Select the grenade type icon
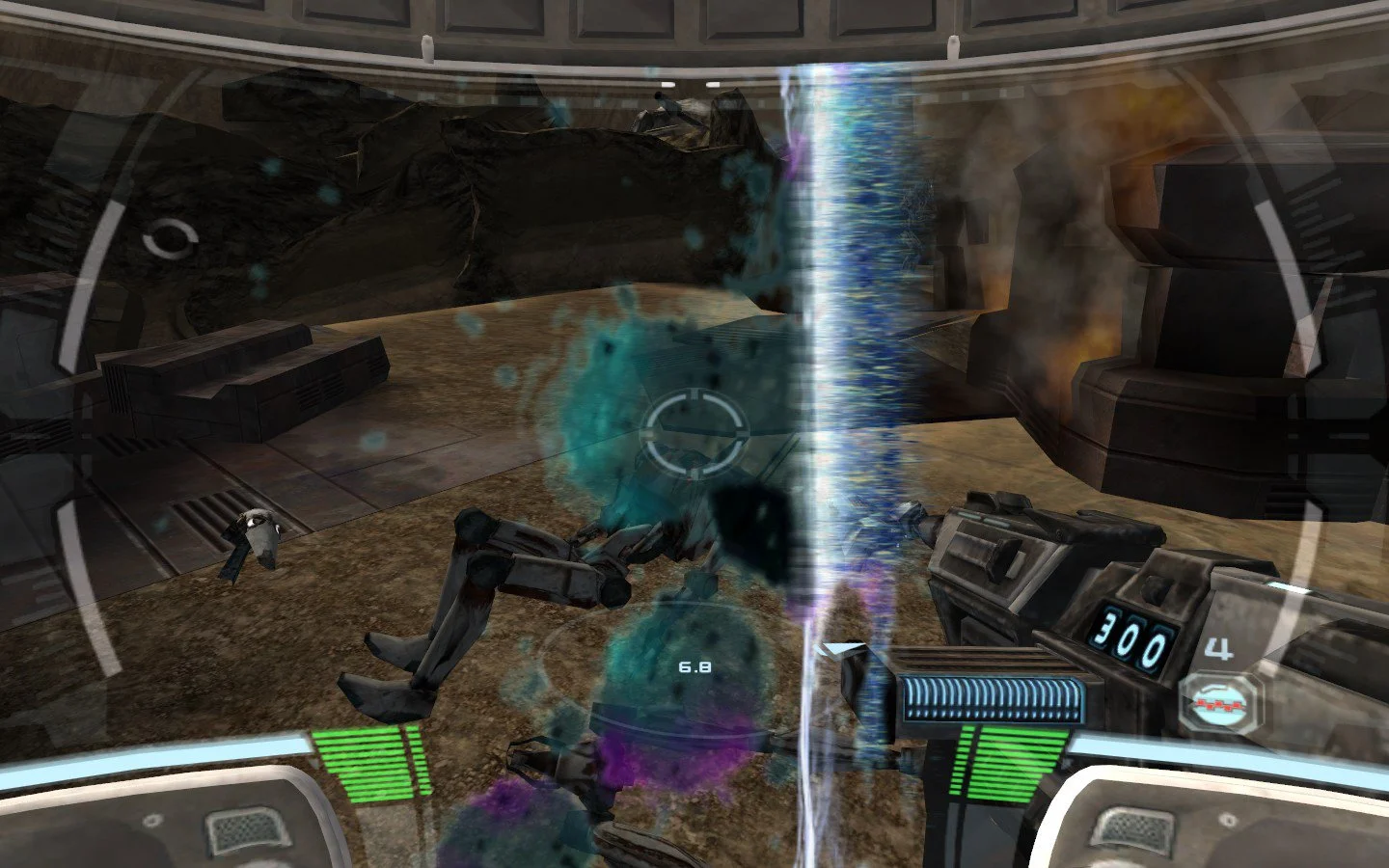Viewport: 1389px width, 868px height. coord(1222,706)
